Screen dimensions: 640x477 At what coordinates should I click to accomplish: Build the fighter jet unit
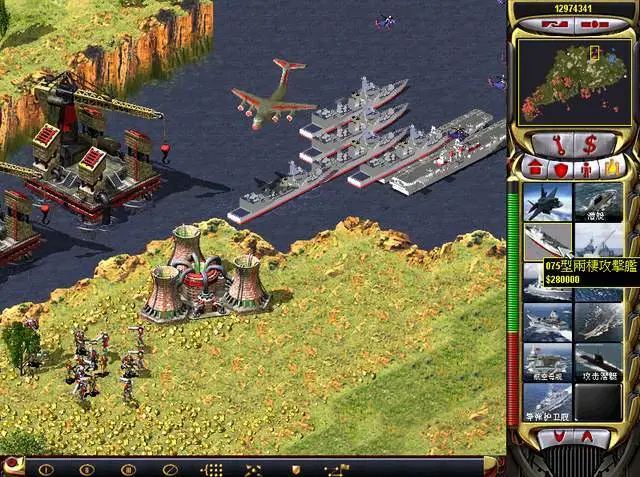click(x=548, y=202)
